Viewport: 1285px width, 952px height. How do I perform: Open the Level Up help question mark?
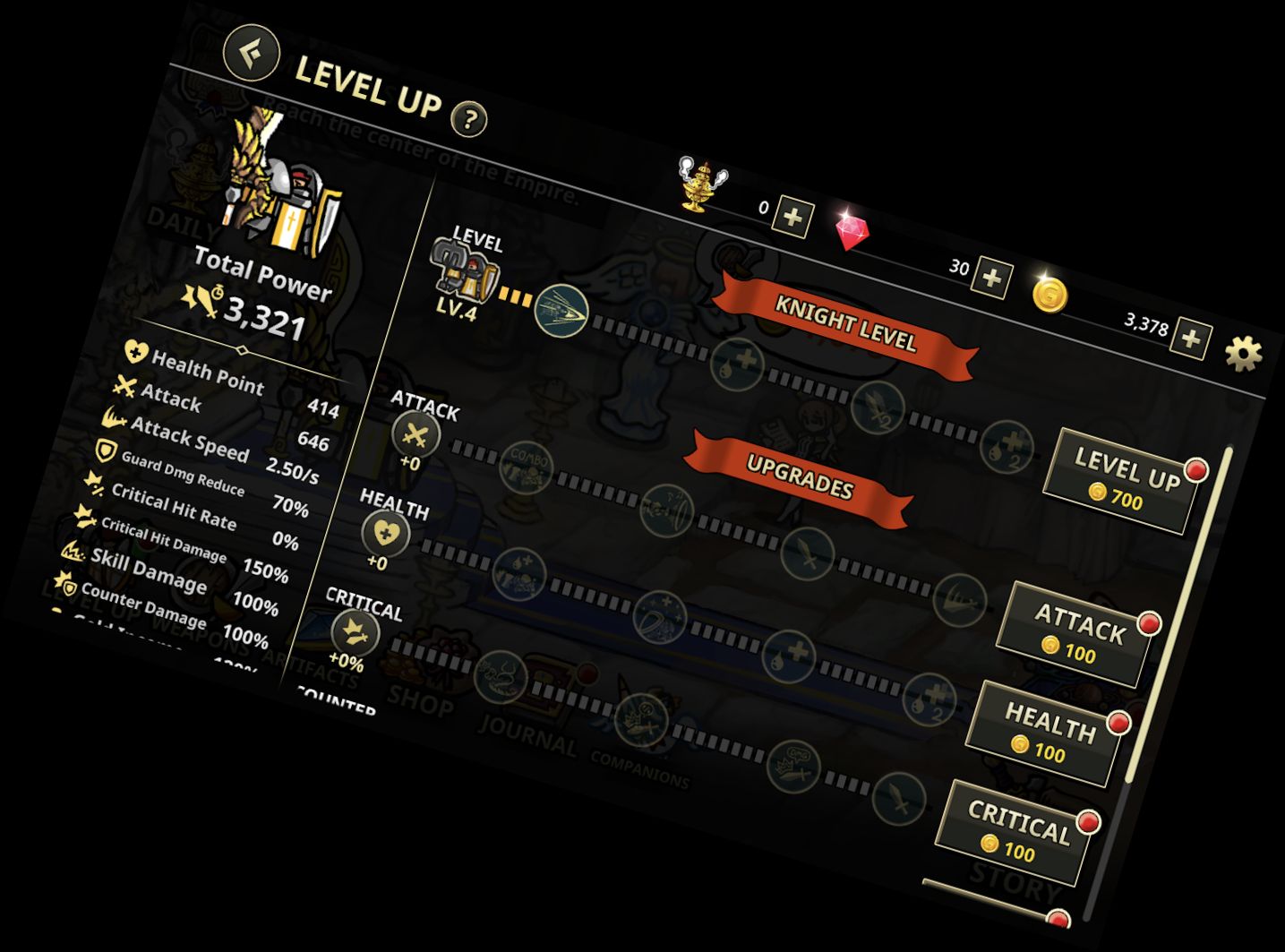[469, 118]
